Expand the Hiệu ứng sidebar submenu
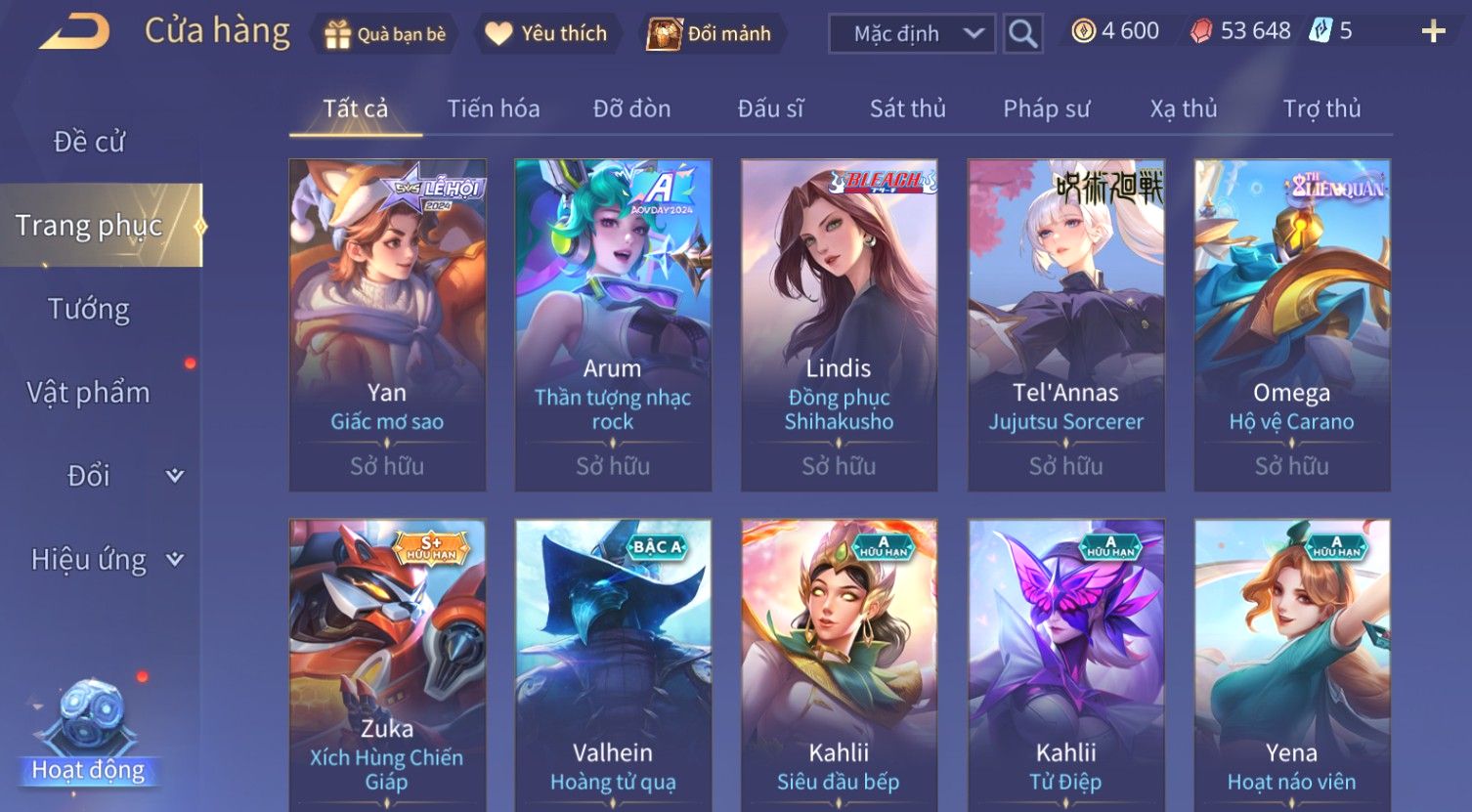The image size is (1472, 812). point(106,560)
